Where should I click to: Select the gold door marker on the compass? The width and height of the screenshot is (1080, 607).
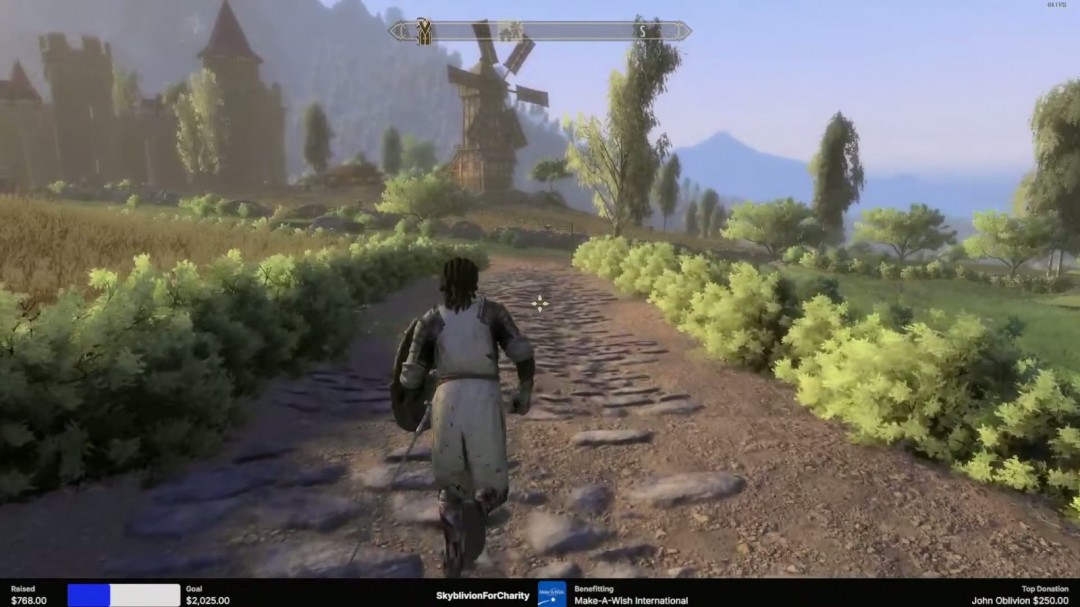click(x=424, y=32)
